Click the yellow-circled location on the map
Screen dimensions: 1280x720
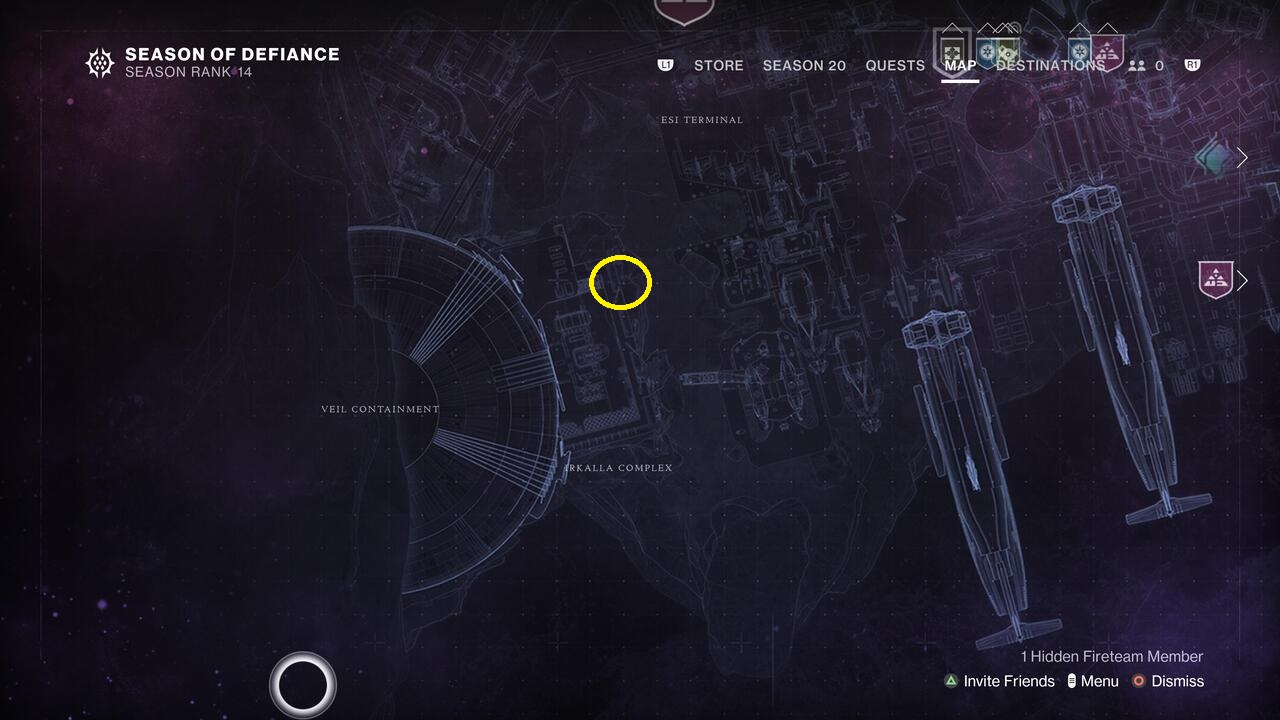click(620, 282)
